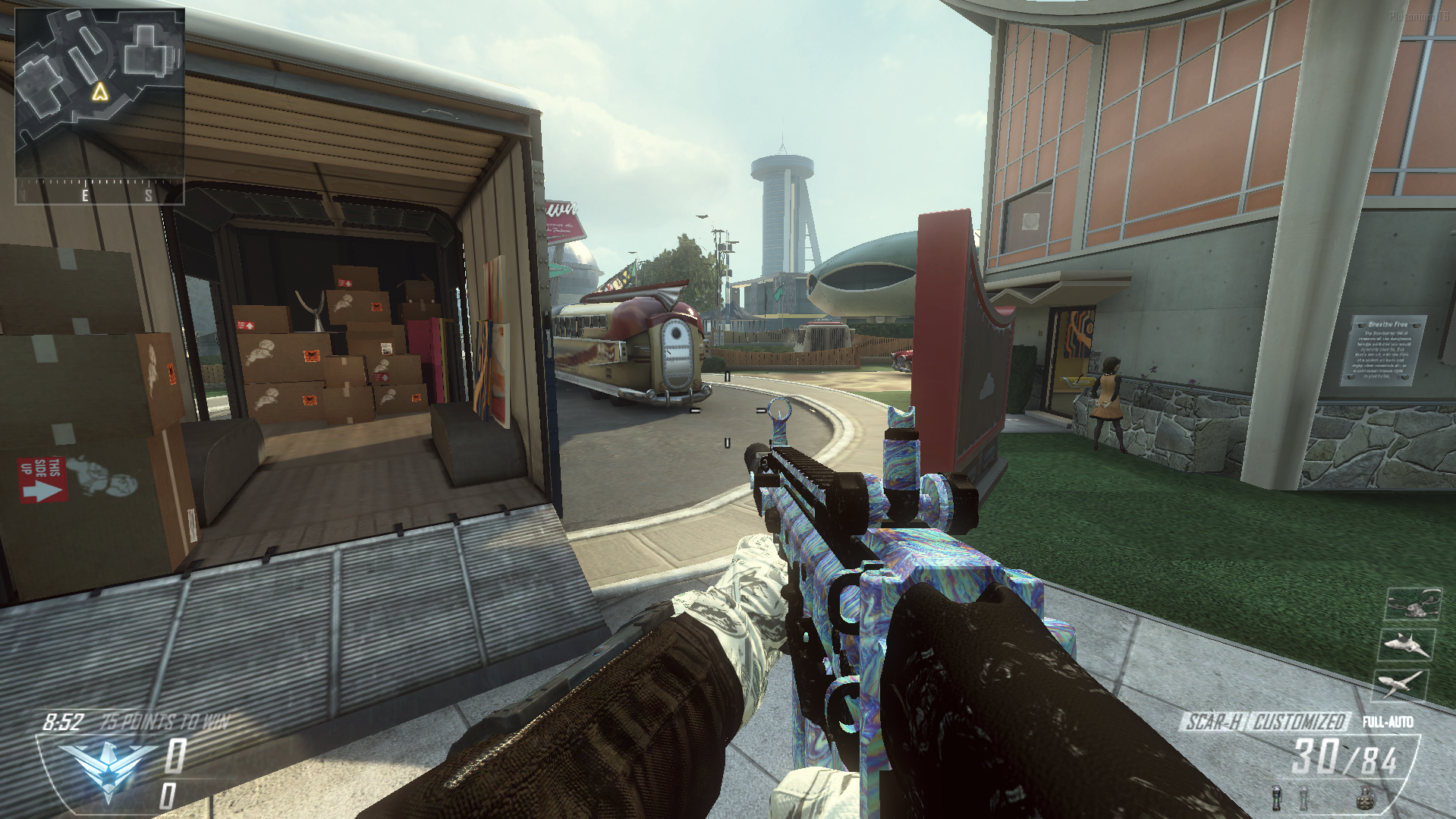
Task: Select the quadrotor drone scorestreak icon
Action: point(1413,605)
